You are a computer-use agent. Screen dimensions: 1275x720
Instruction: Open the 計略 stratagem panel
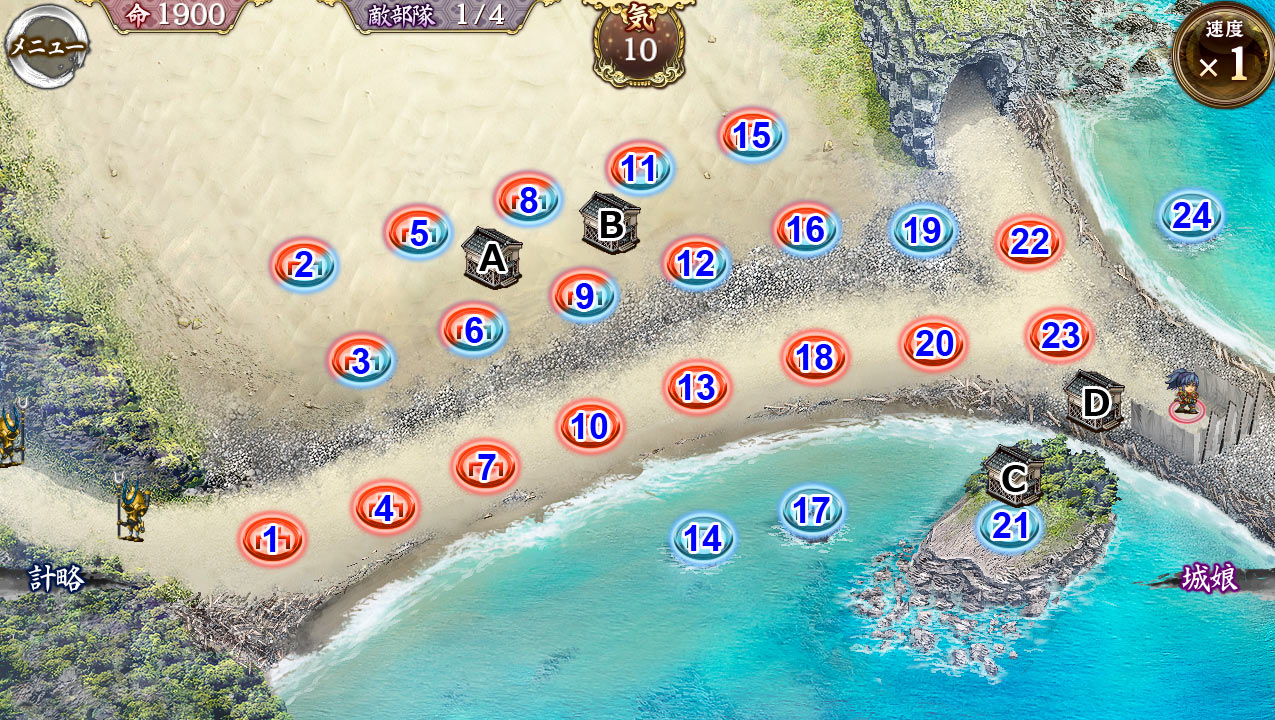click(x=56, y=578)
